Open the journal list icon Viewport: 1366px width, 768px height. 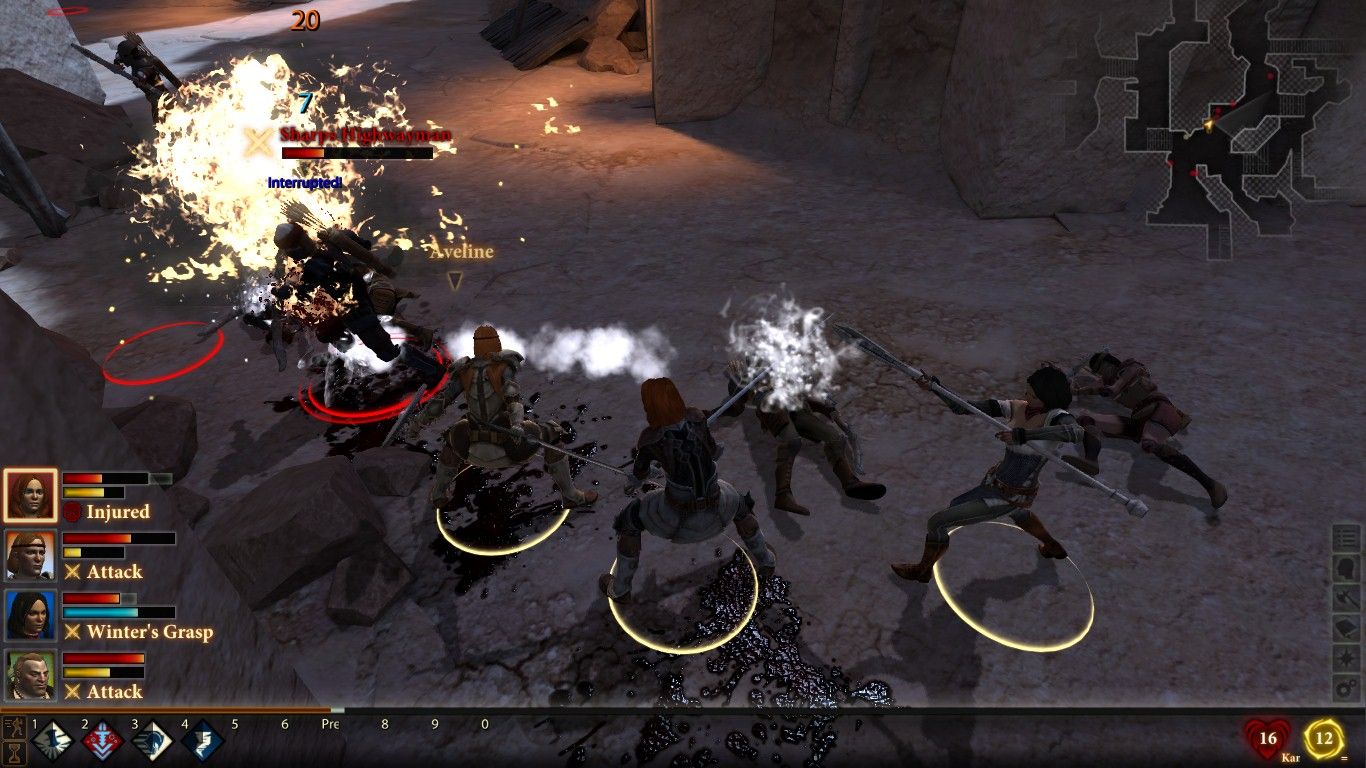(x=1347, y=539)
